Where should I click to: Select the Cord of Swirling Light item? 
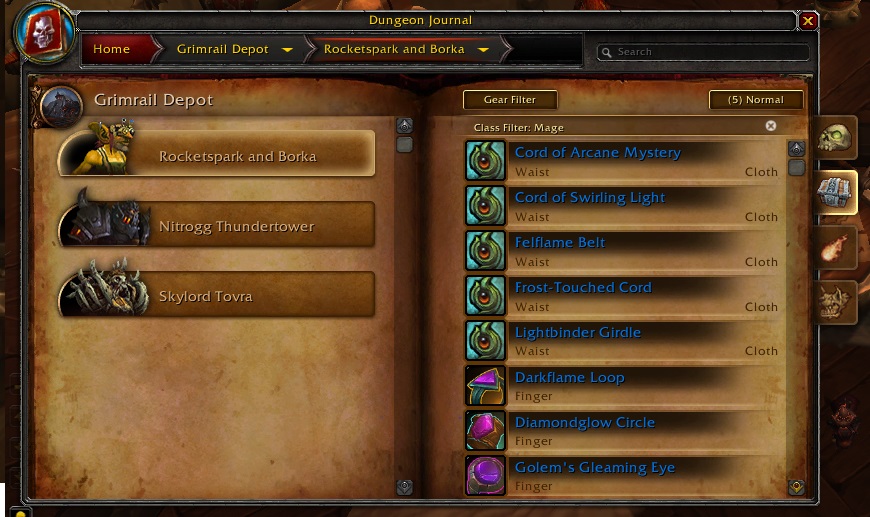[589, 198]
